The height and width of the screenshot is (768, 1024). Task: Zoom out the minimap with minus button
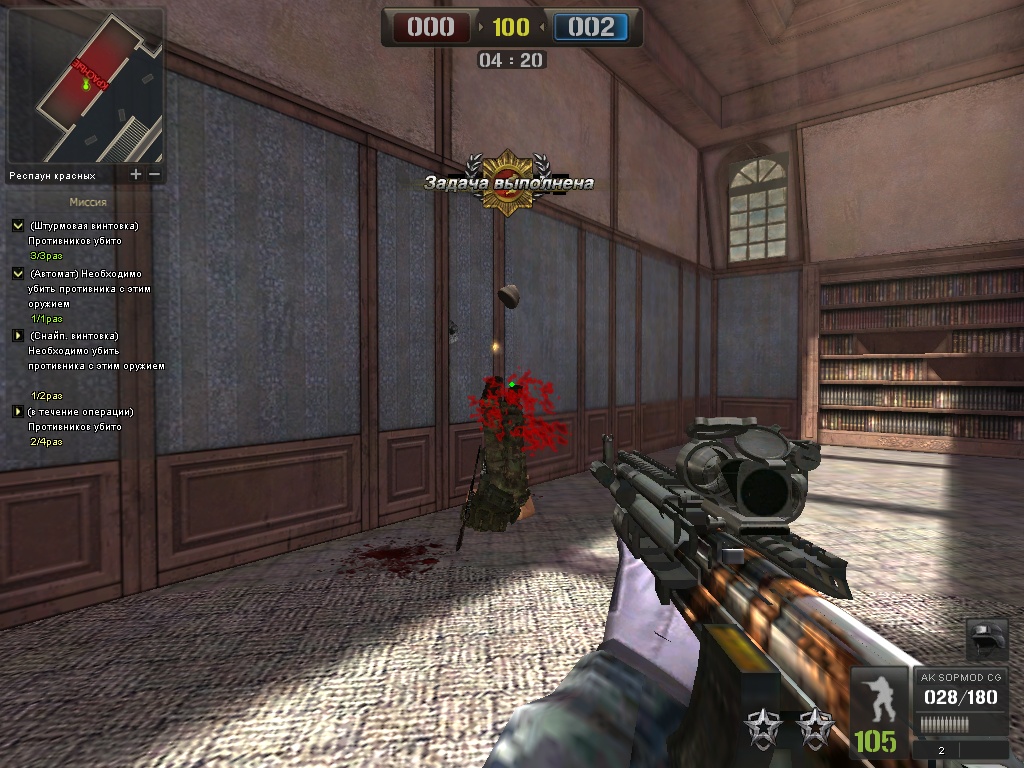154,174
